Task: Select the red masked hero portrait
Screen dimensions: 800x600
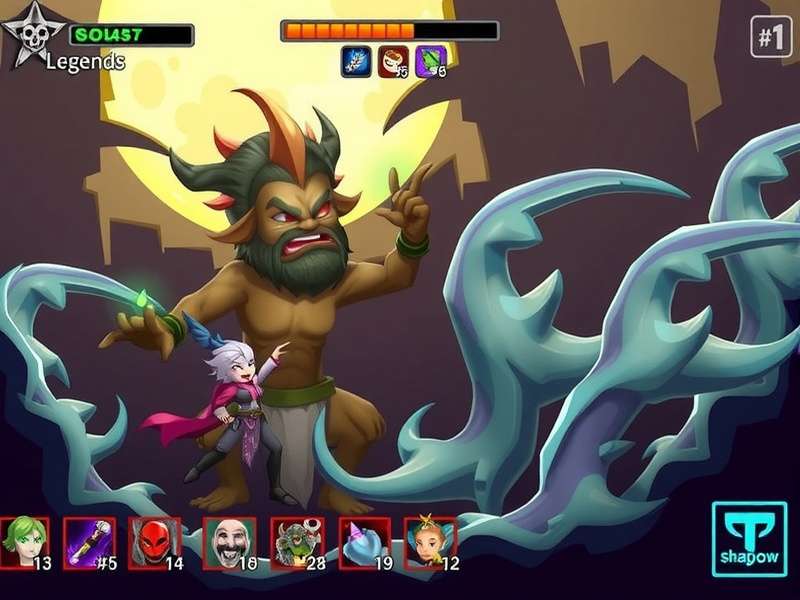Action: point(154,543)
